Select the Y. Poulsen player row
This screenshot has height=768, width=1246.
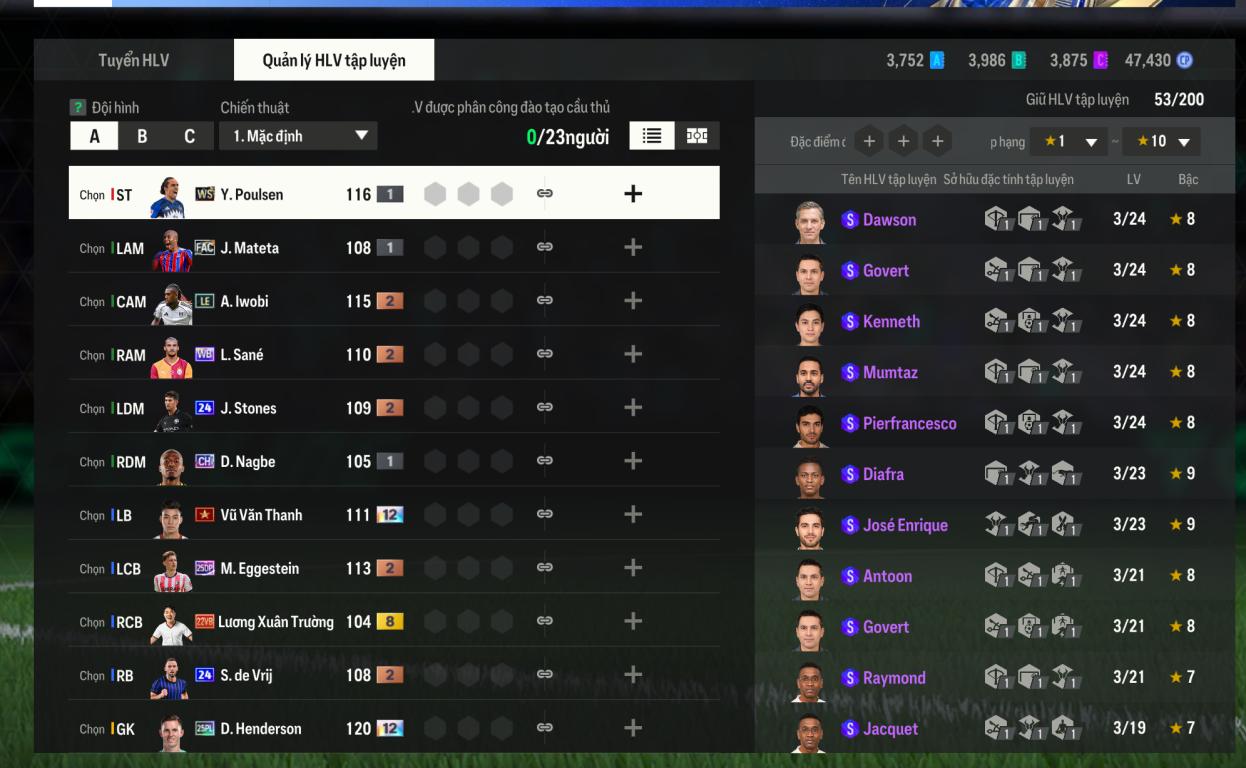pyautogui.click(x=250, y=194)
